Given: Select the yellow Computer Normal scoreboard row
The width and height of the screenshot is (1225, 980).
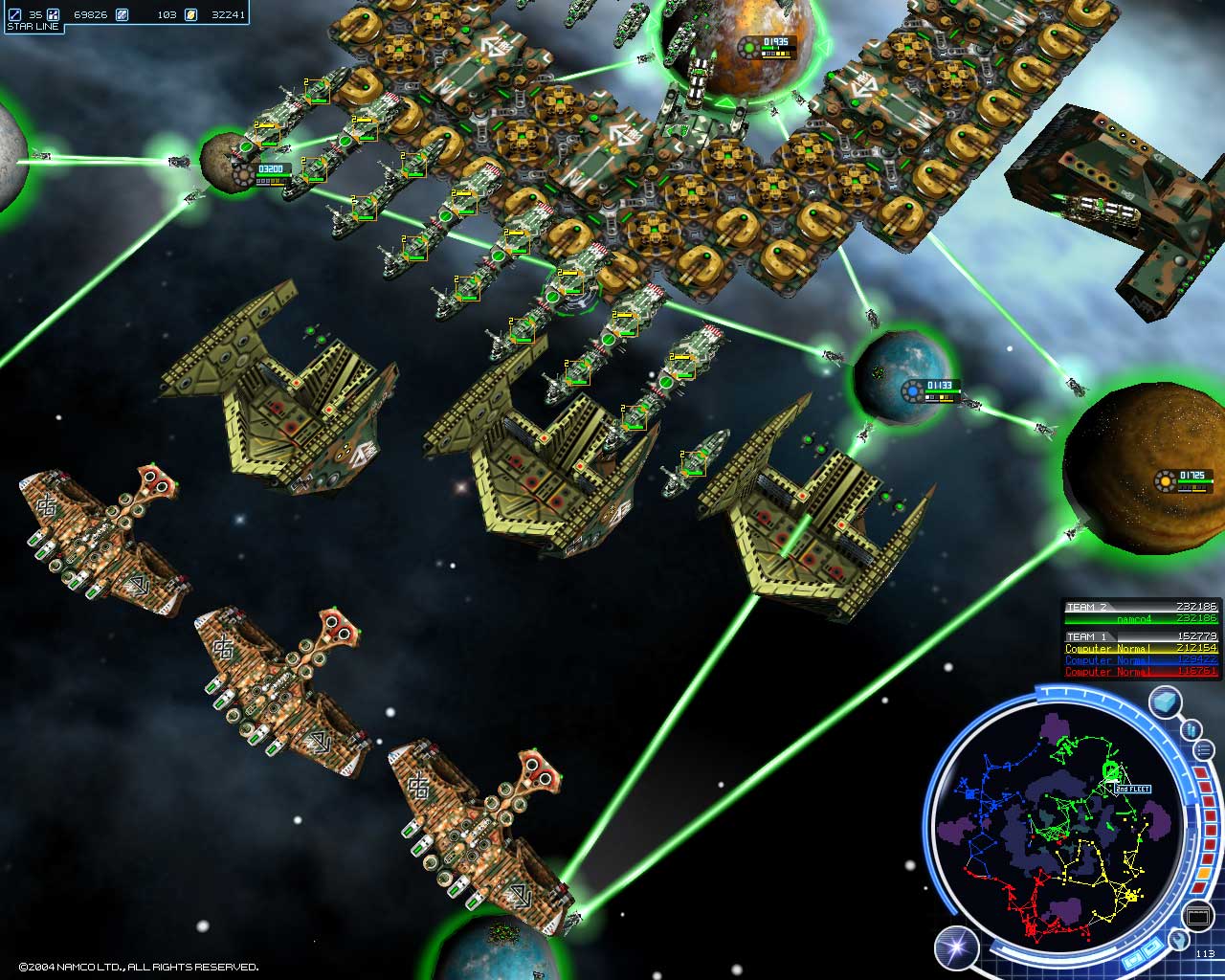Looking at the screenshot, I should tap(1142, 649).
